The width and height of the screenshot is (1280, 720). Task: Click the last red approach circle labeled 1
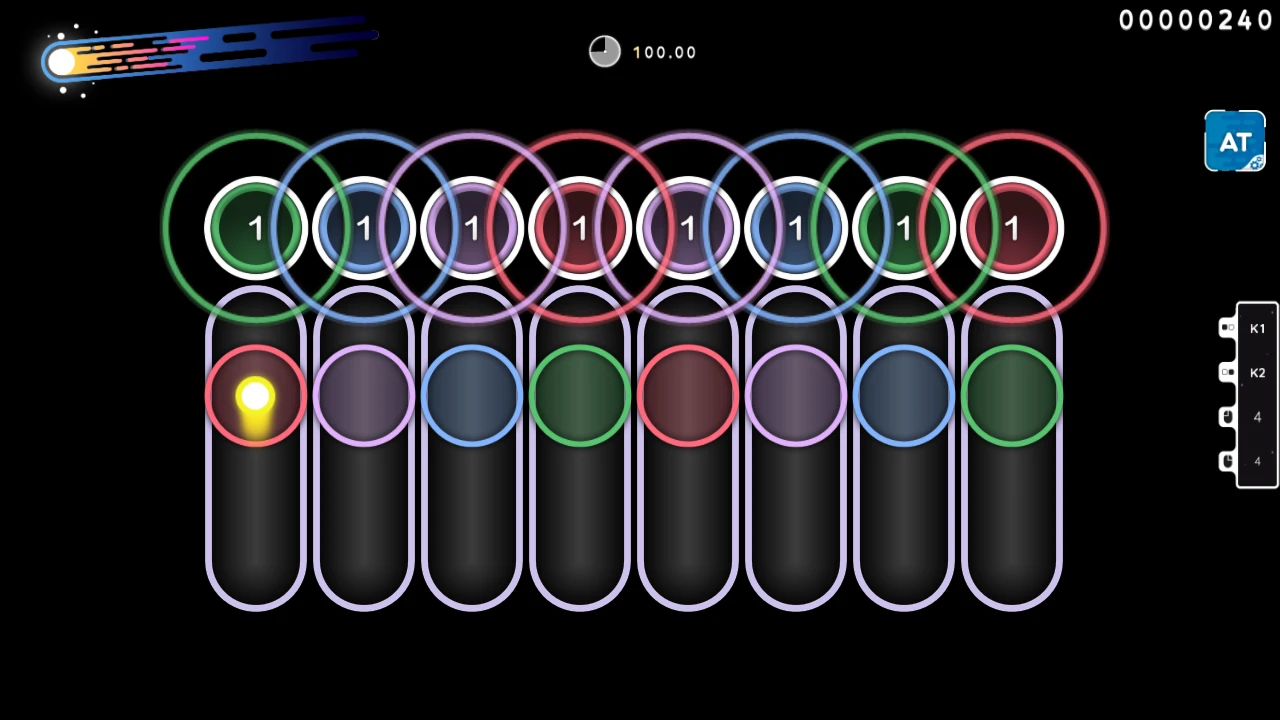pyautogui.click(x=1012, y=227)
